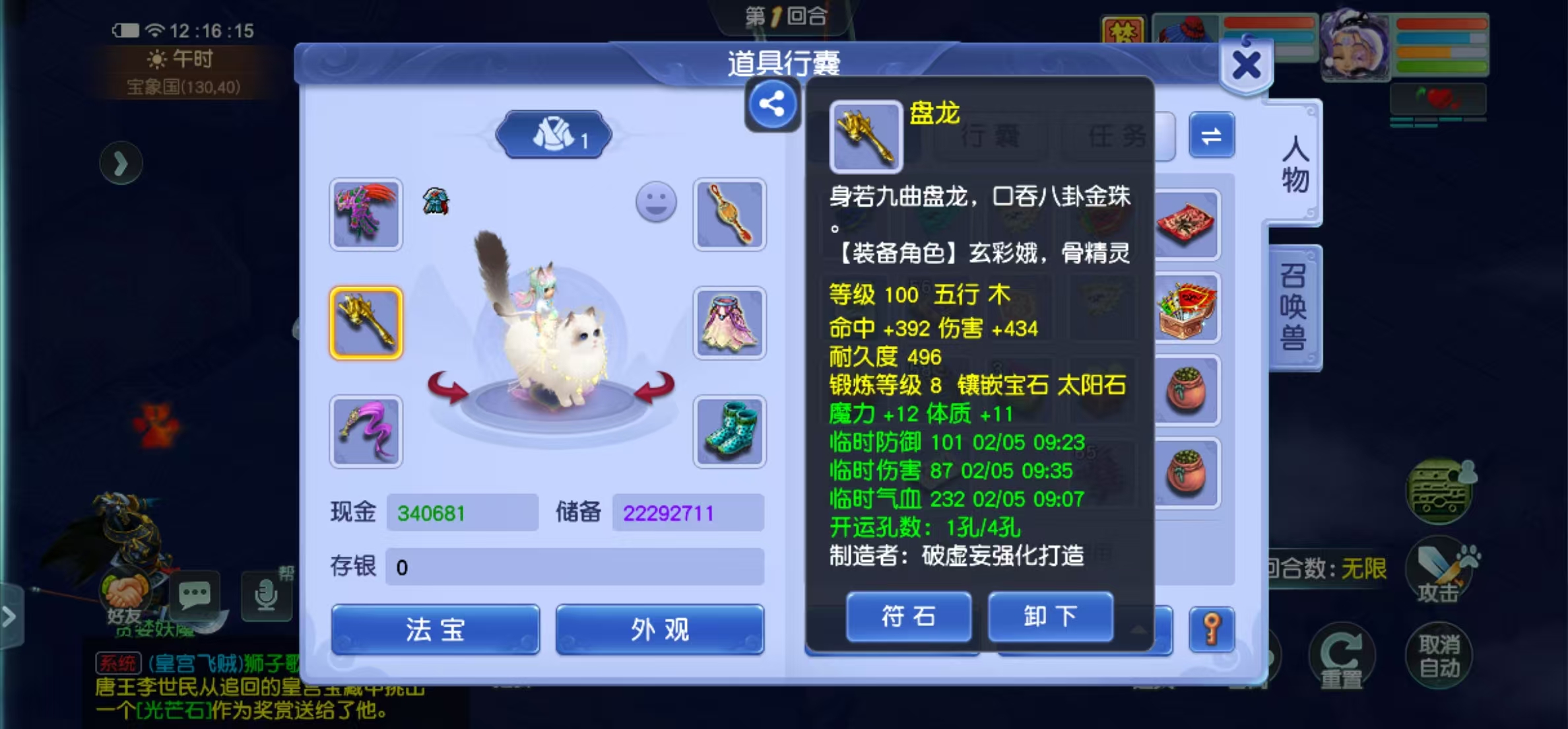Open the chat bubble icon
This screenshot has height=729, width=1568.
(x=195, y=596)
